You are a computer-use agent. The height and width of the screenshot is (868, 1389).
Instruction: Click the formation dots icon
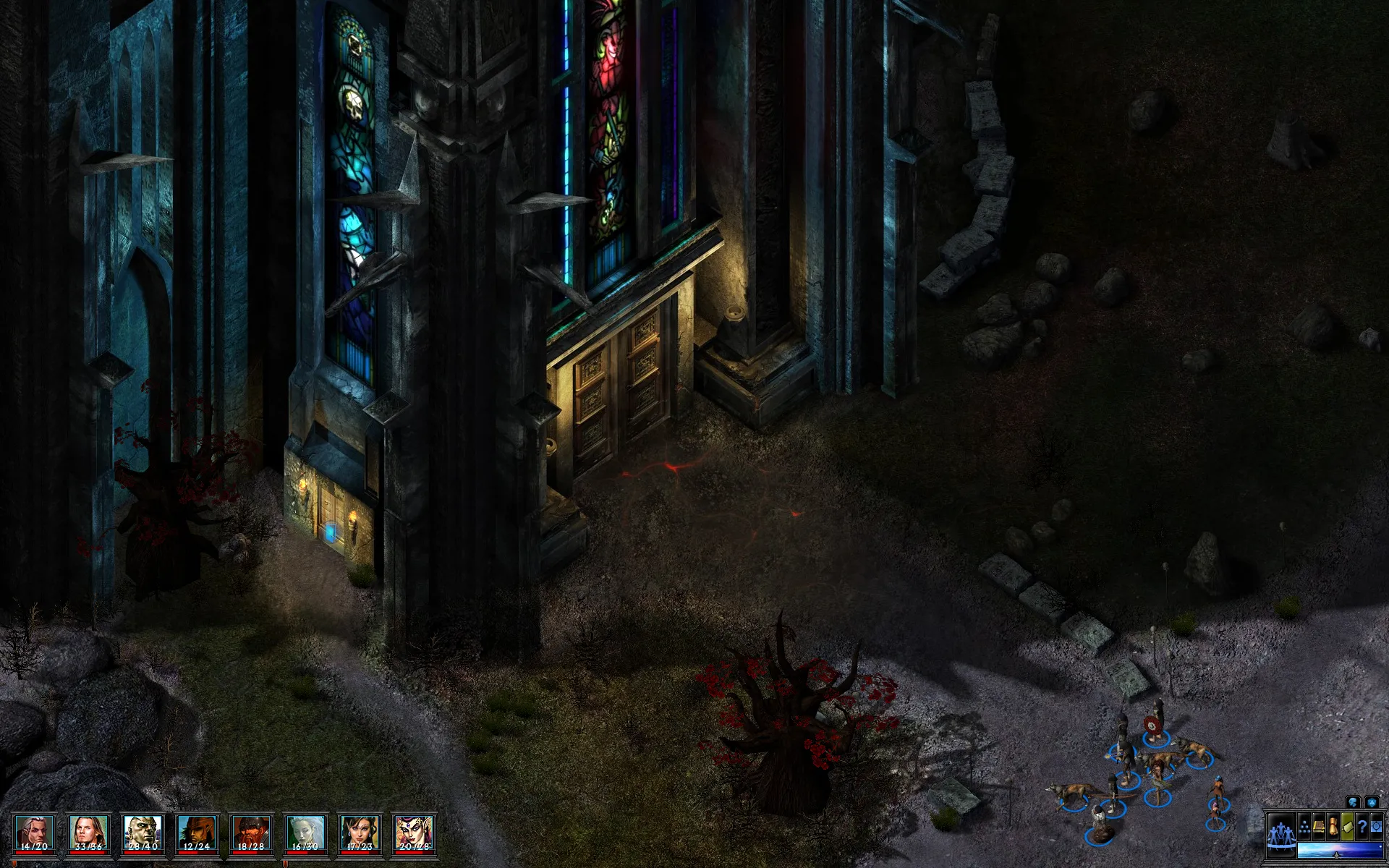click(x=1304, y=827)
